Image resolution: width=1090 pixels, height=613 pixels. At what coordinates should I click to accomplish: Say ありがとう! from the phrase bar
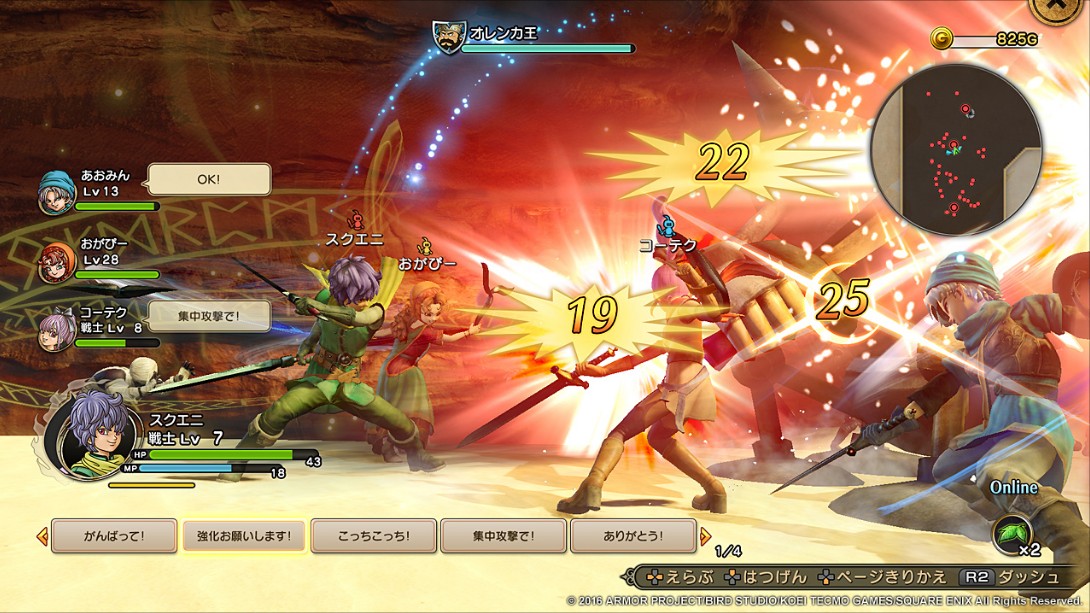coord(633,536)
